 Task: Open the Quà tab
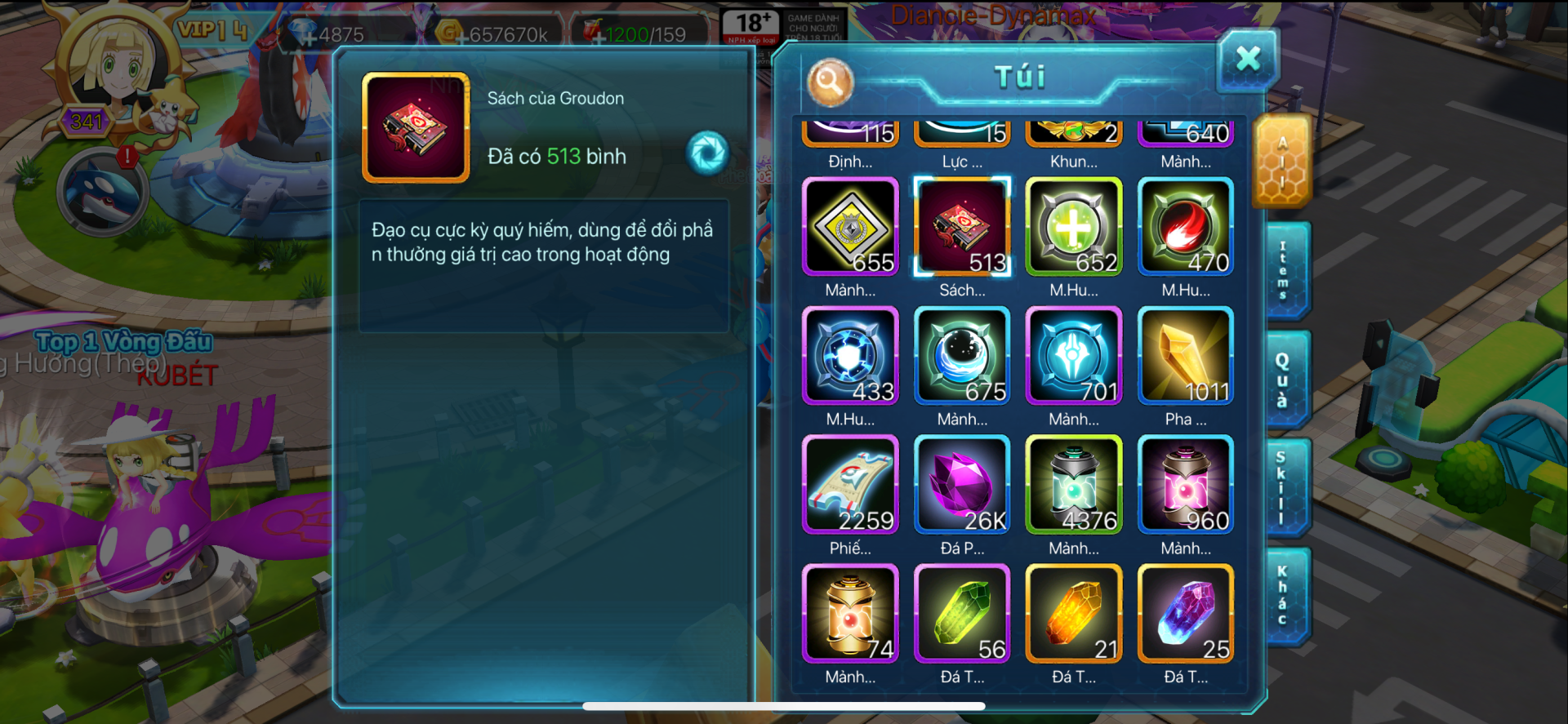[1285, 380]
